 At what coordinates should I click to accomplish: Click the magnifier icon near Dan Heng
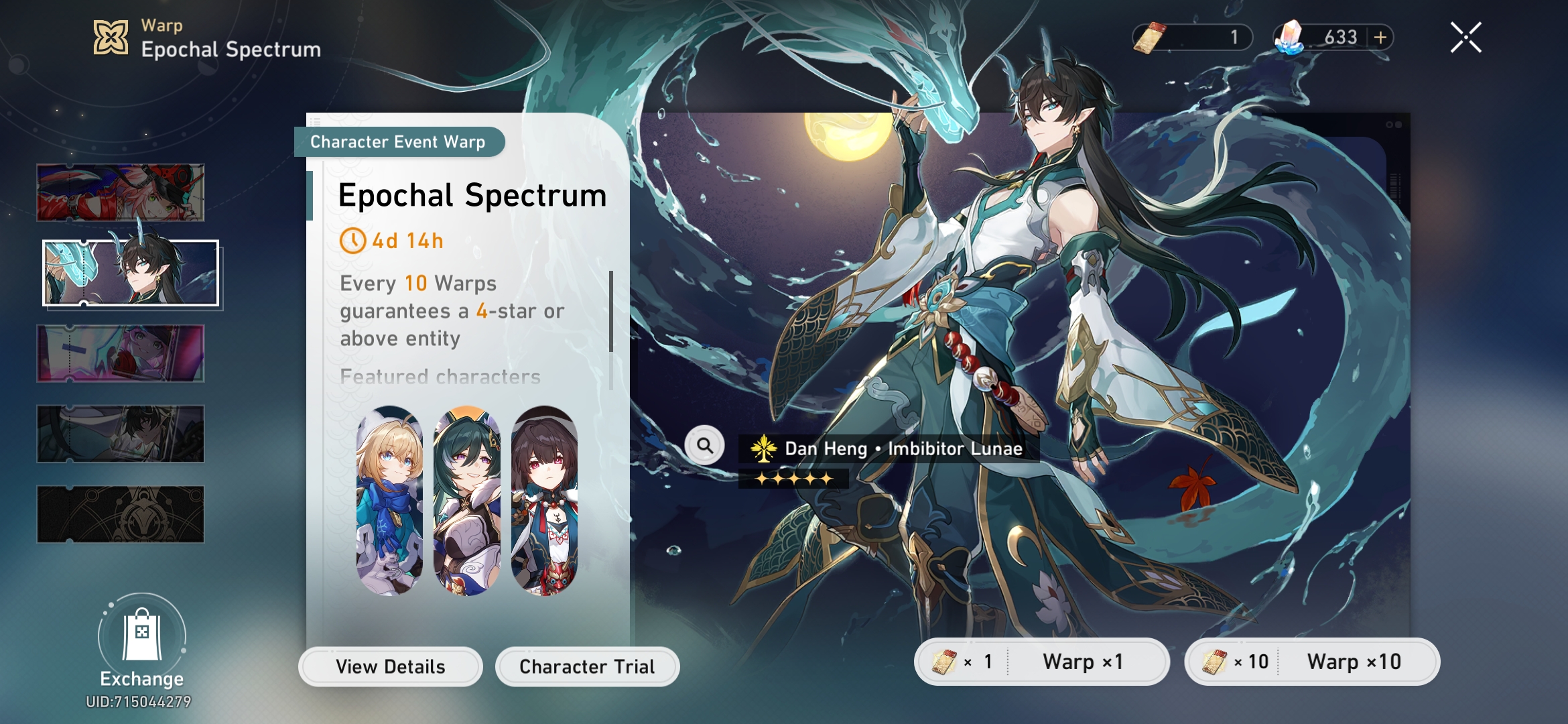704,444
